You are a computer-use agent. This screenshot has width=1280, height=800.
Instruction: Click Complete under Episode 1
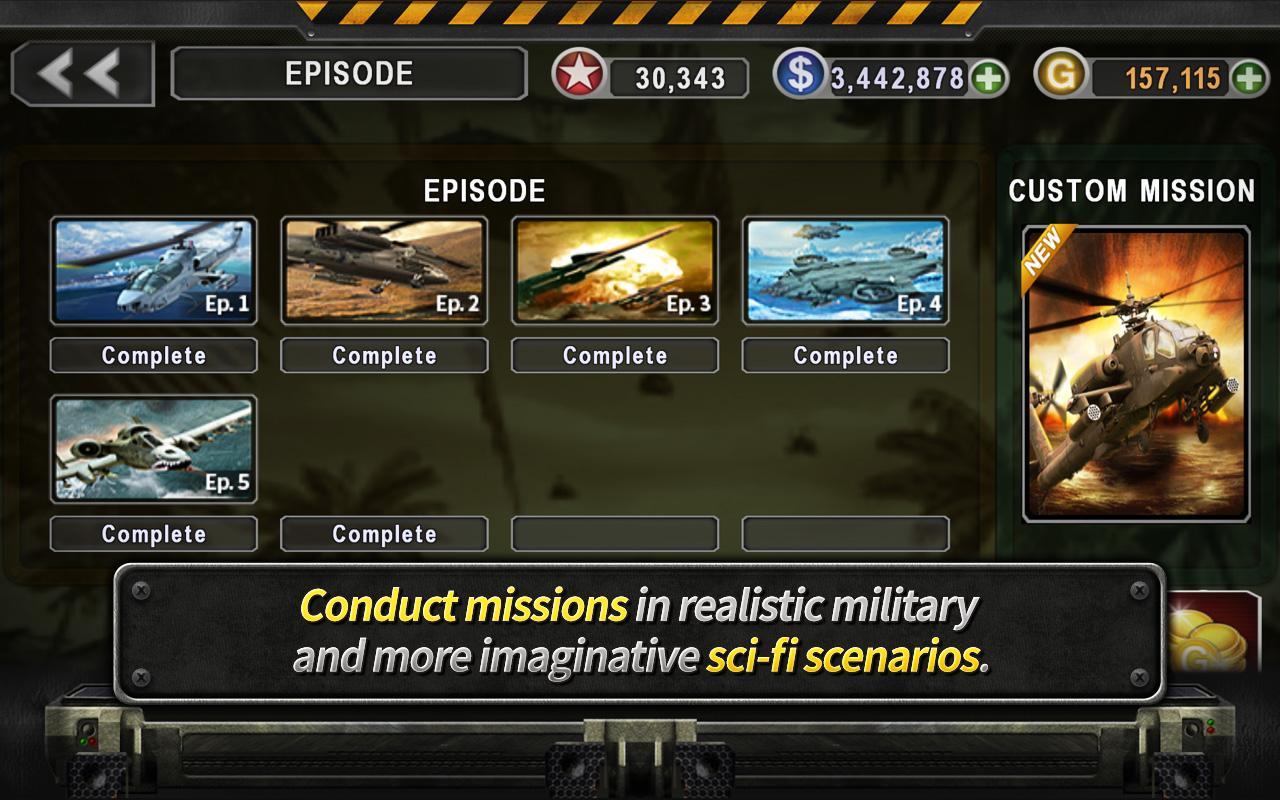click(153, 355)
